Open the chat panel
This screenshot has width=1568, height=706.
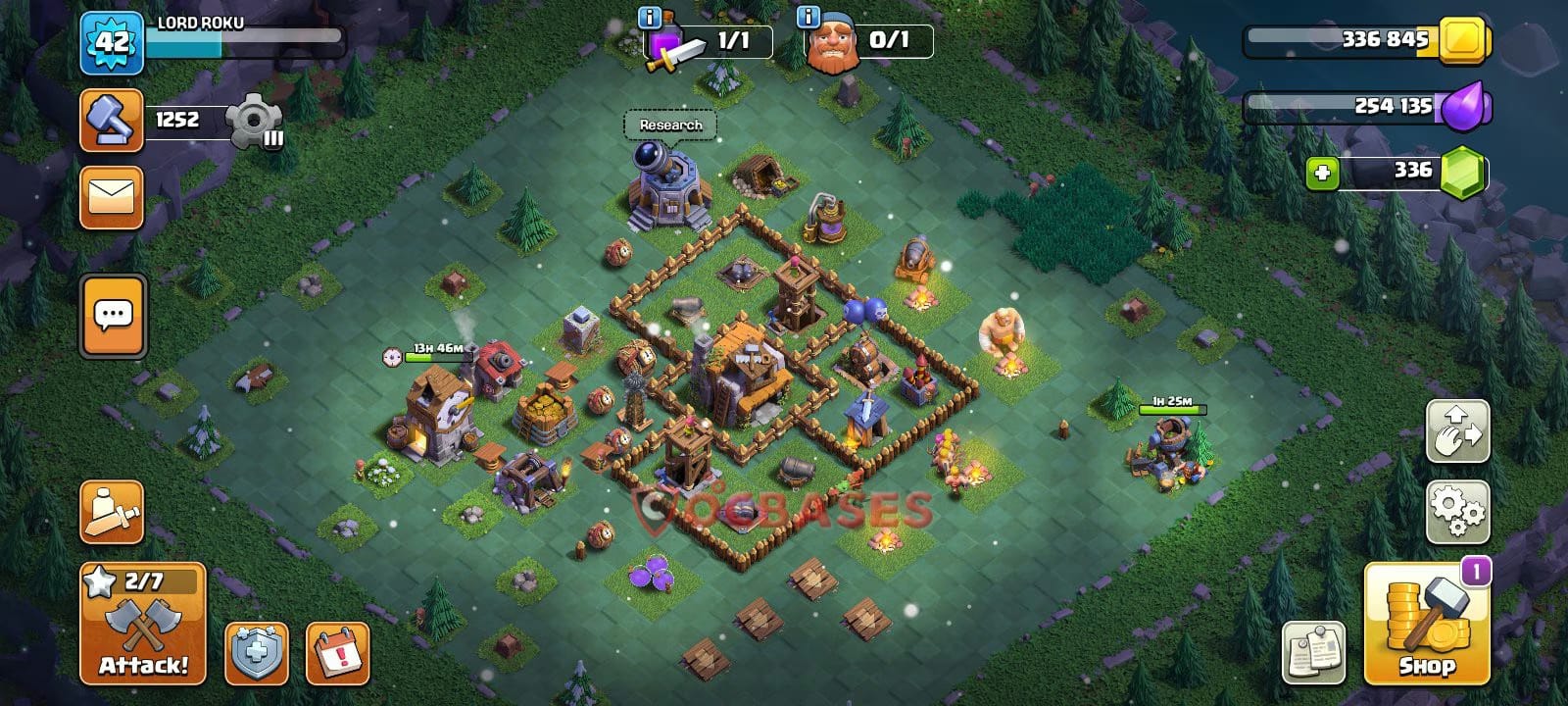111,314
